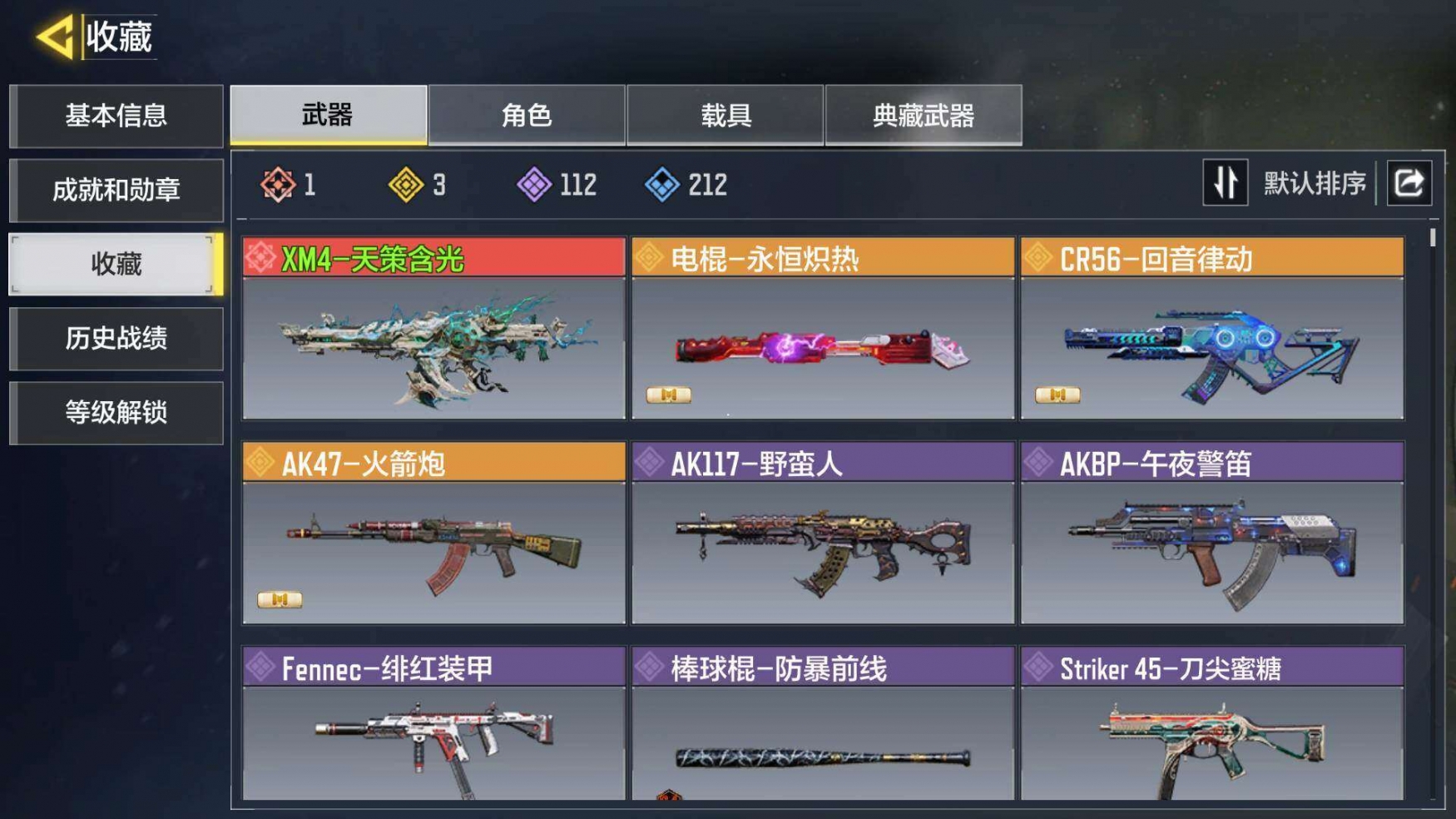Switch to the 典藏武器 tab
Image resolution: width=1456 pixels, height=819 pixels.
923,115
